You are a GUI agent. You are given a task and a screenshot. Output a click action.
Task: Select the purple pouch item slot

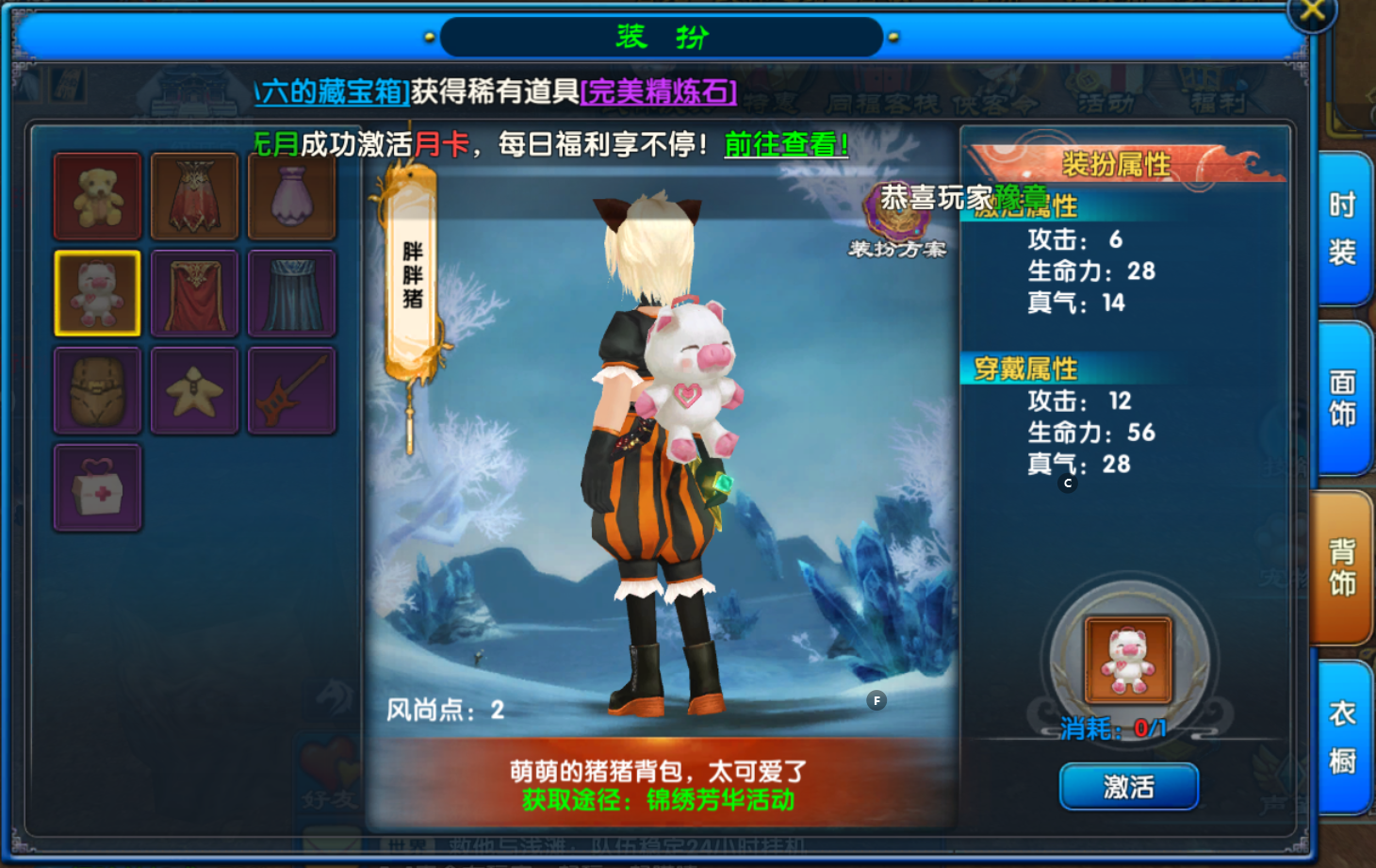291,196
